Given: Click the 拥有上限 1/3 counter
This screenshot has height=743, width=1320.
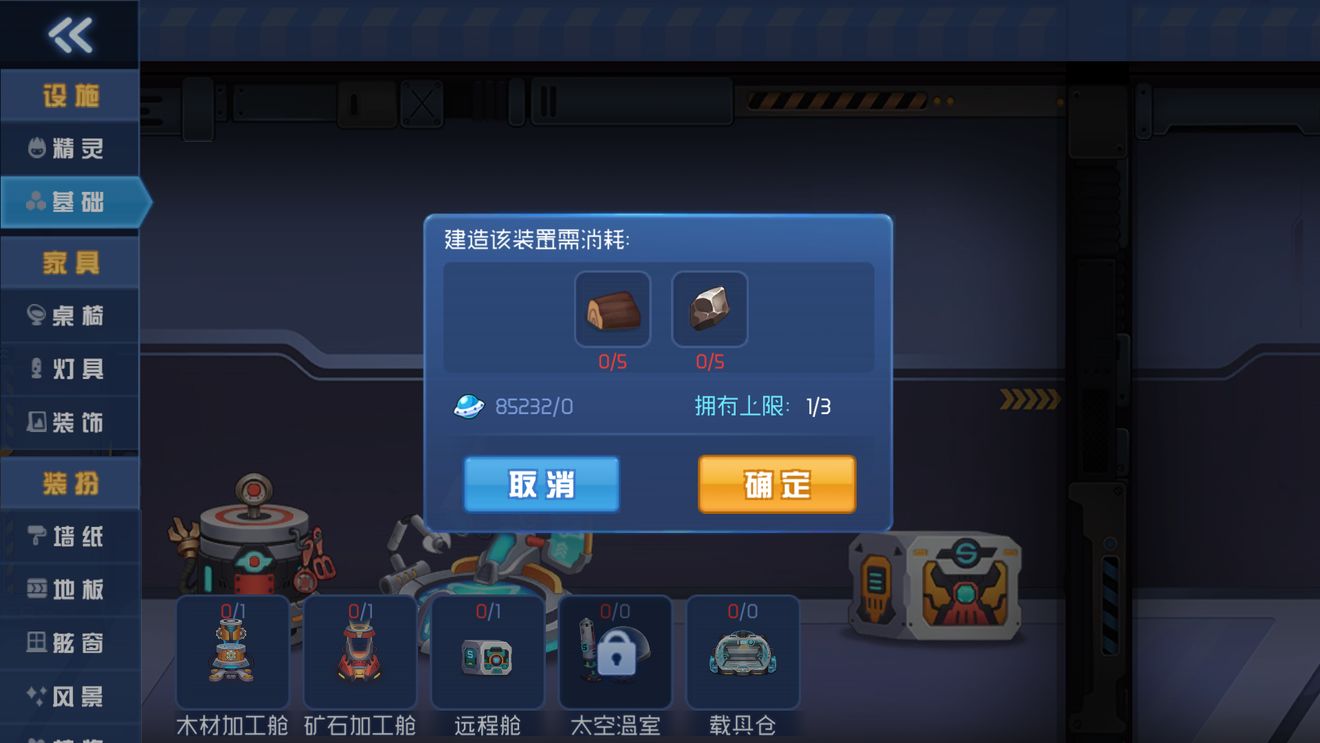Looking at the screenshot, I should pyautogui.click(x=764, y=406).
